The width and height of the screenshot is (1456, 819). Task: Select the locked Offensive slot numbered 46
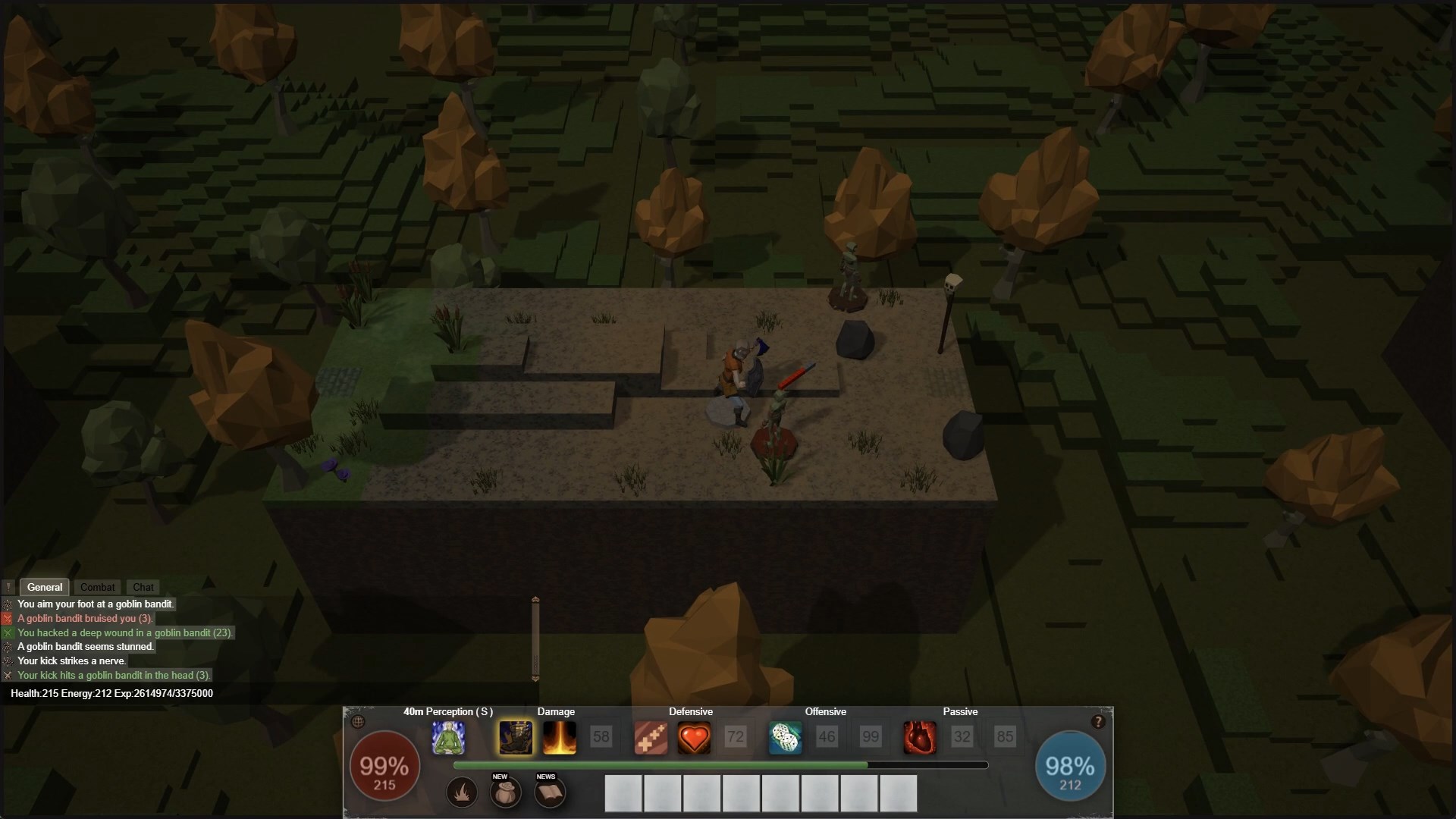[827, 737]
